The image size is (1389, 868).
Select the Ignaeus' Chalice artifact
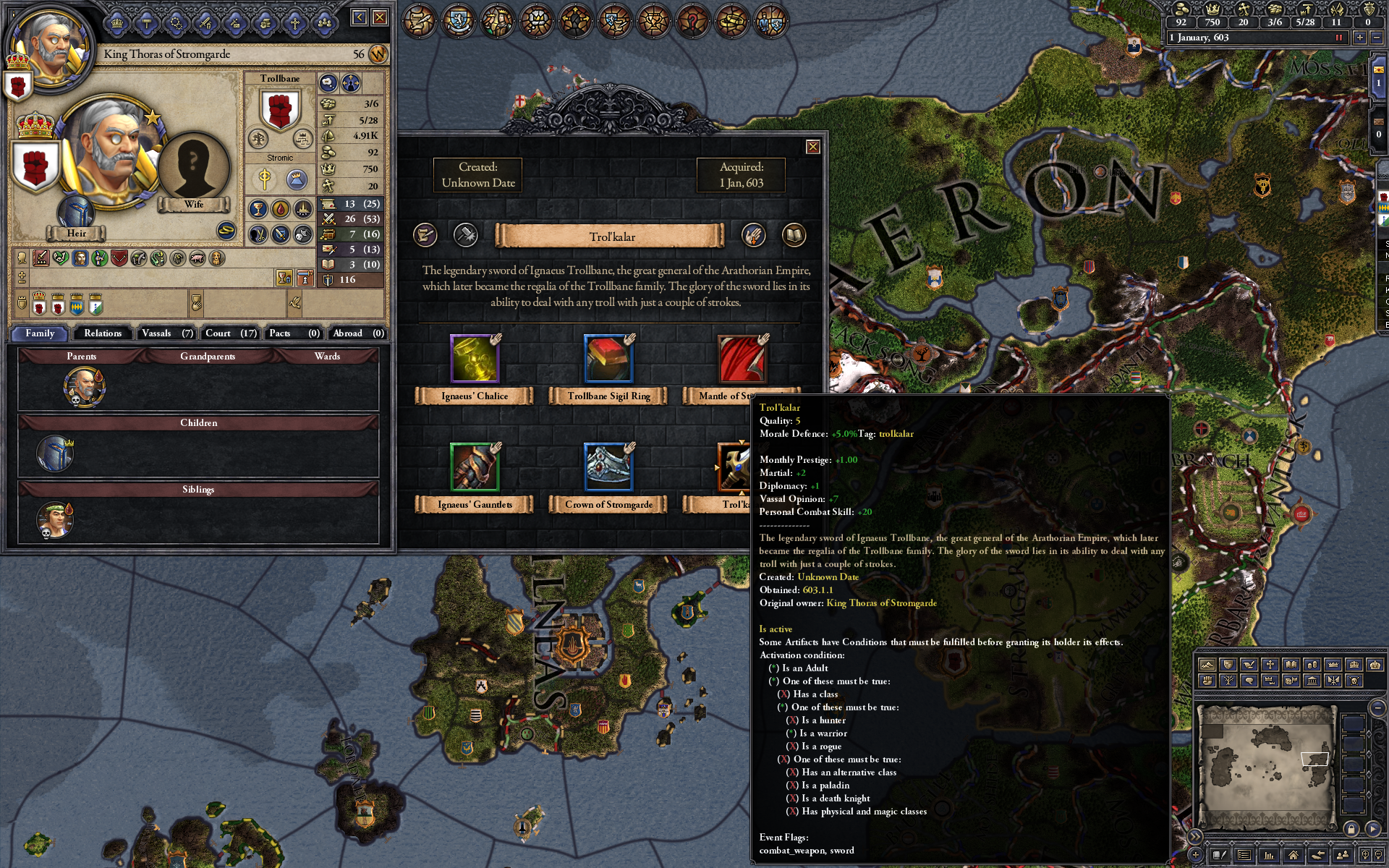[x=475, y=359]
